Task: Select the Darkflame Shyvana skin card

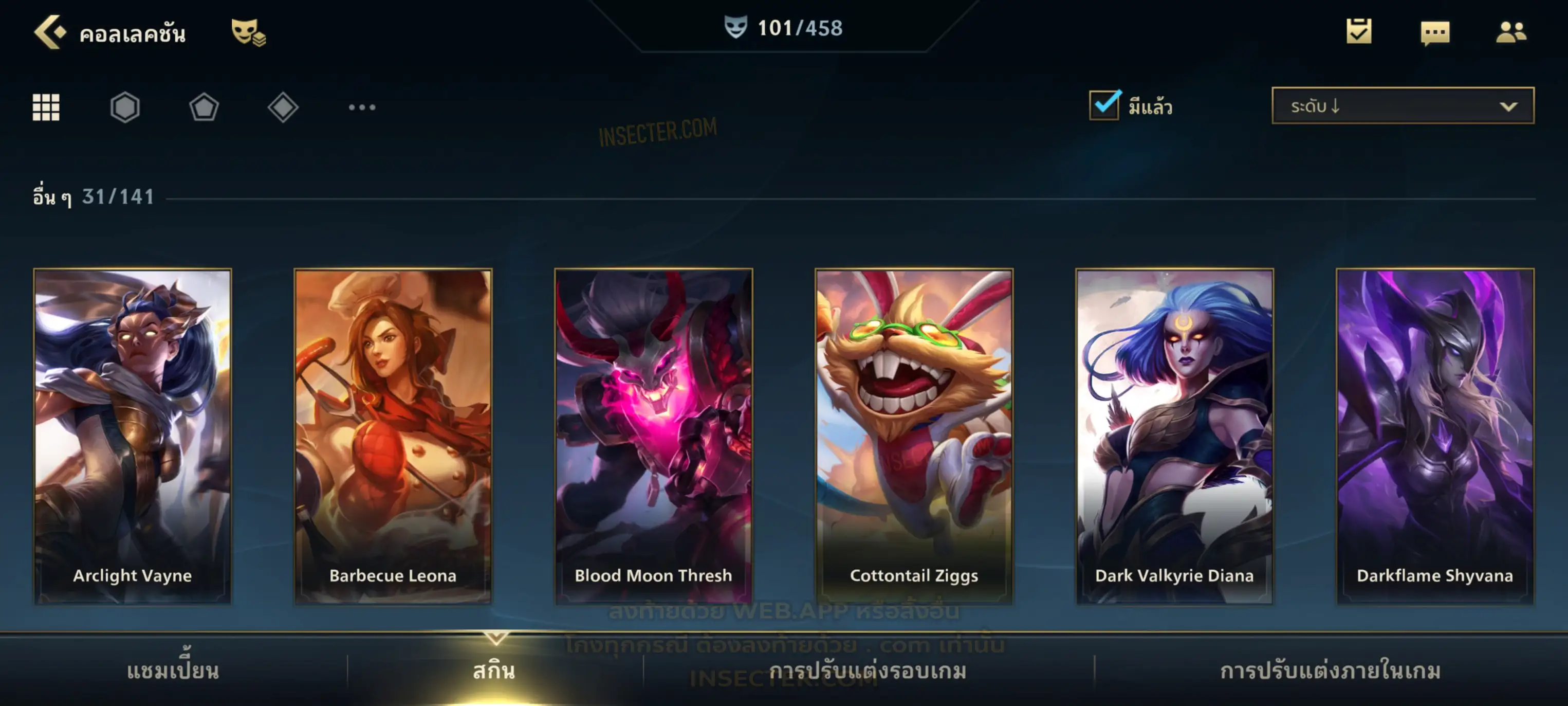Action: tap(1435, 436)
